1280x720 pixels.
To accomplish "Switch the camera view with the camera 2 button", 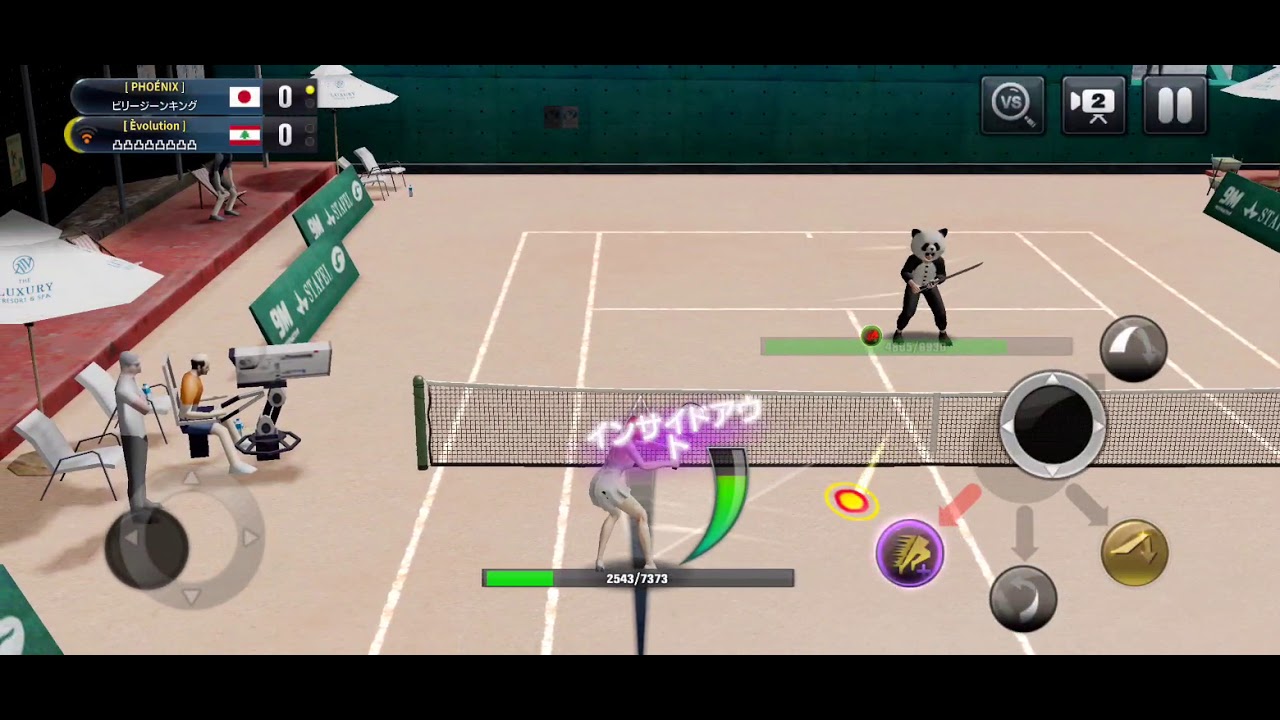I will point(1094,104).
